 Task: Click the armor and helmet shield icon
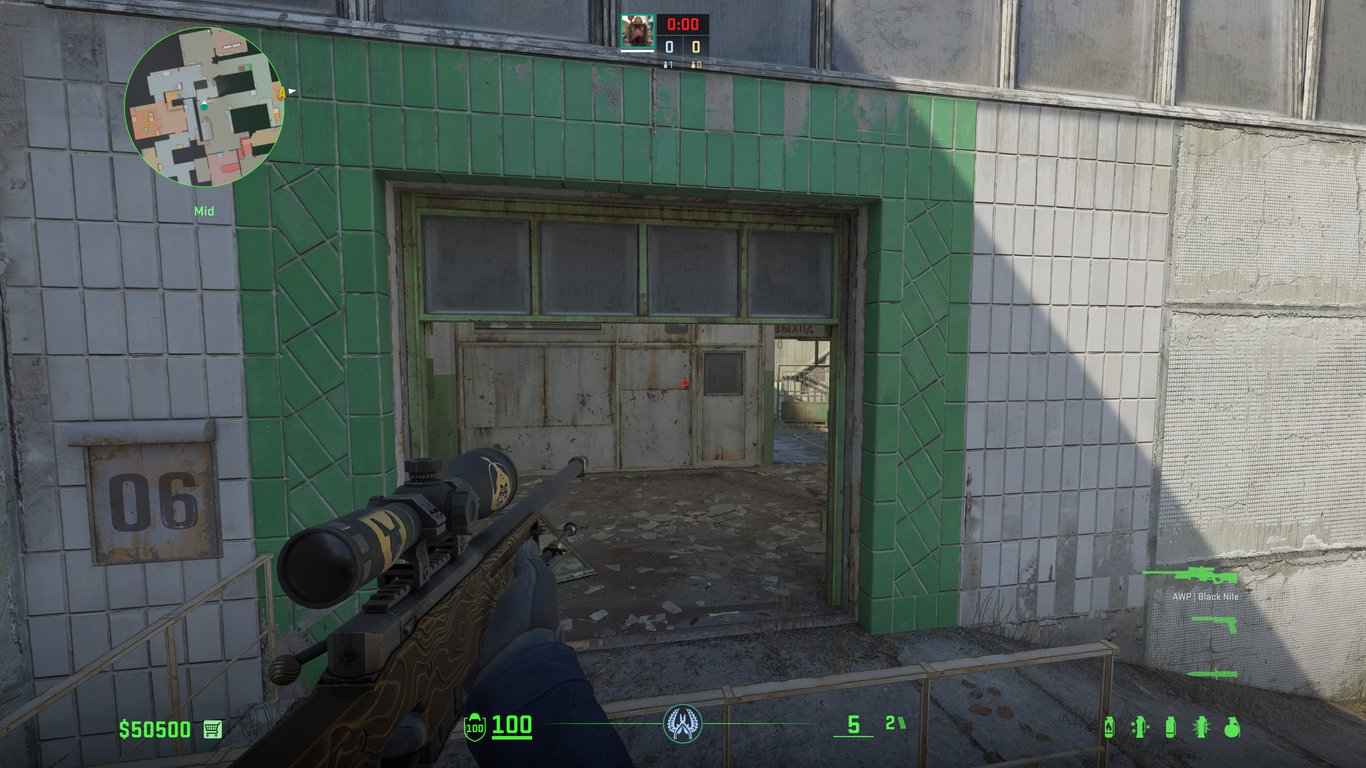[475, 727]
